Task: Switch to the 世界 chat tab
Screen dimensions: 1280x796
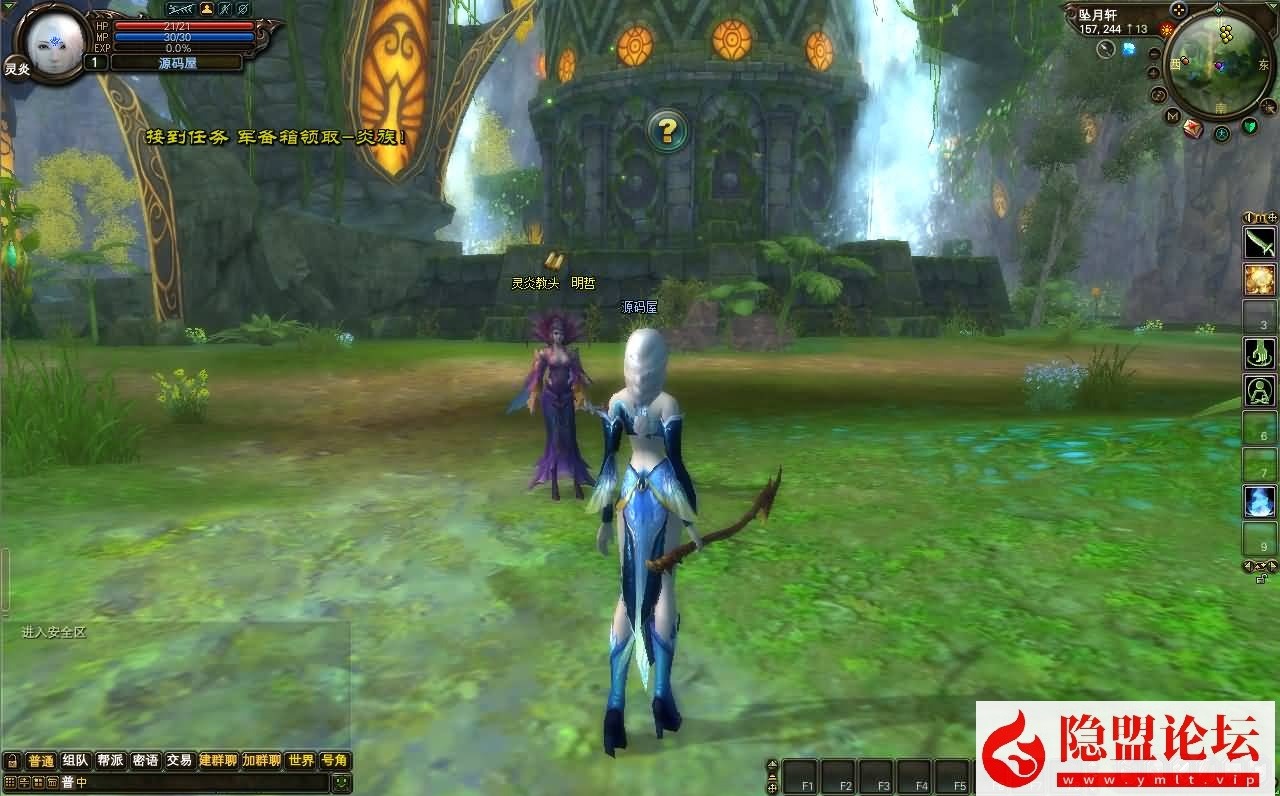Action: coord(302,760)
